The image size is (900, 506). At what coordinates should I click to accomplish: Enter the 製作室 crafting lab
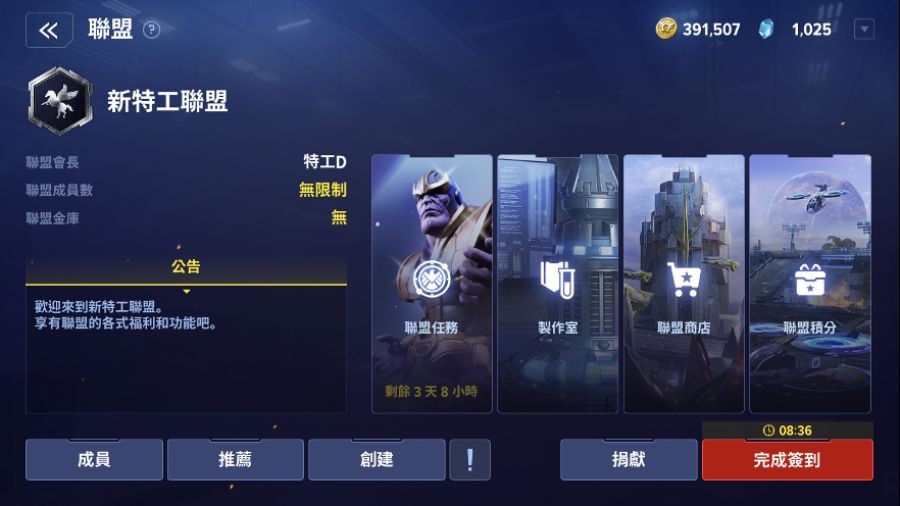click(x=558, y=283)
